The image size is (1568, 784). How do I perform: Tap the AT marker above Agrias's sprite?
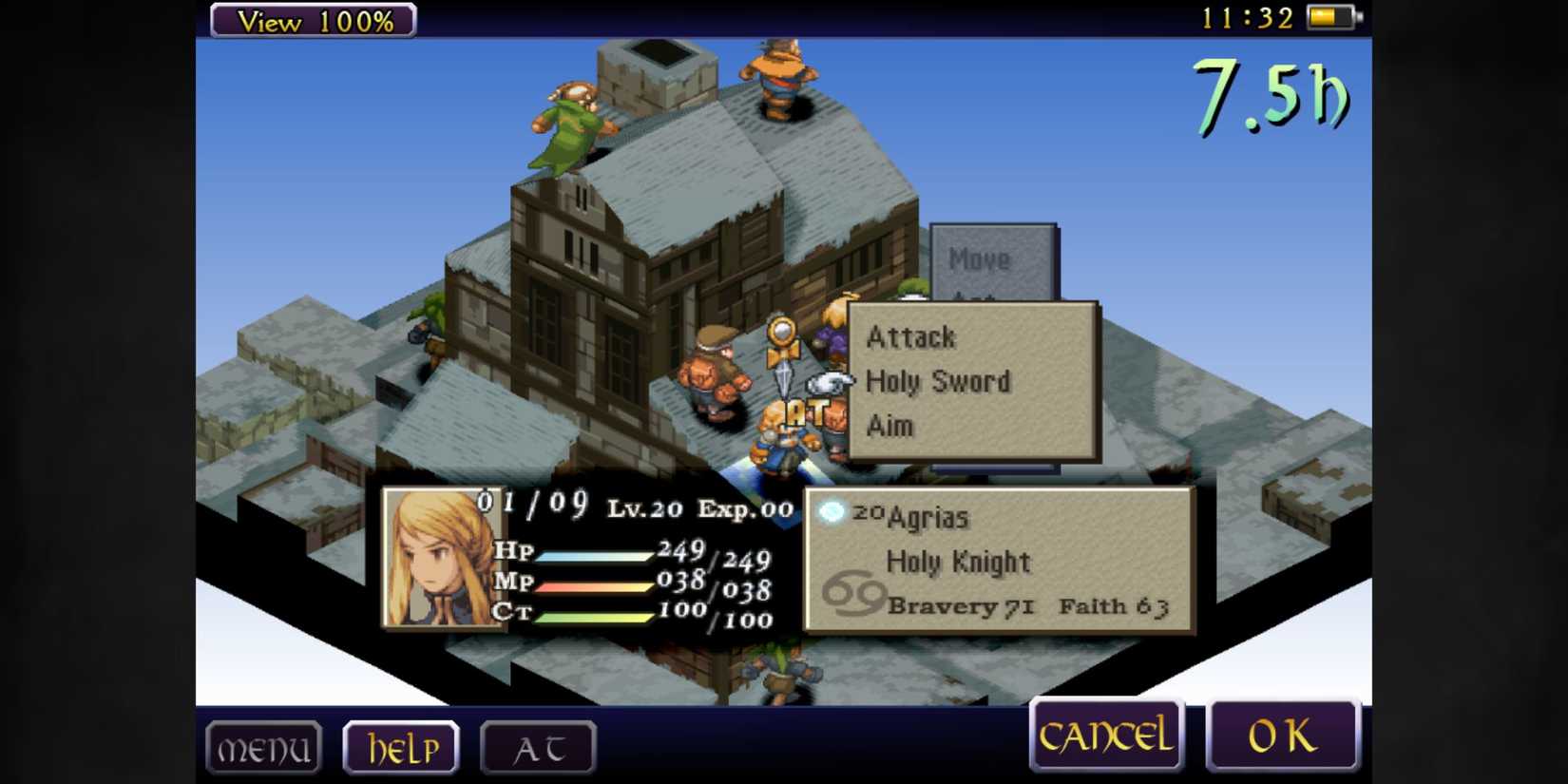(803, 411)
